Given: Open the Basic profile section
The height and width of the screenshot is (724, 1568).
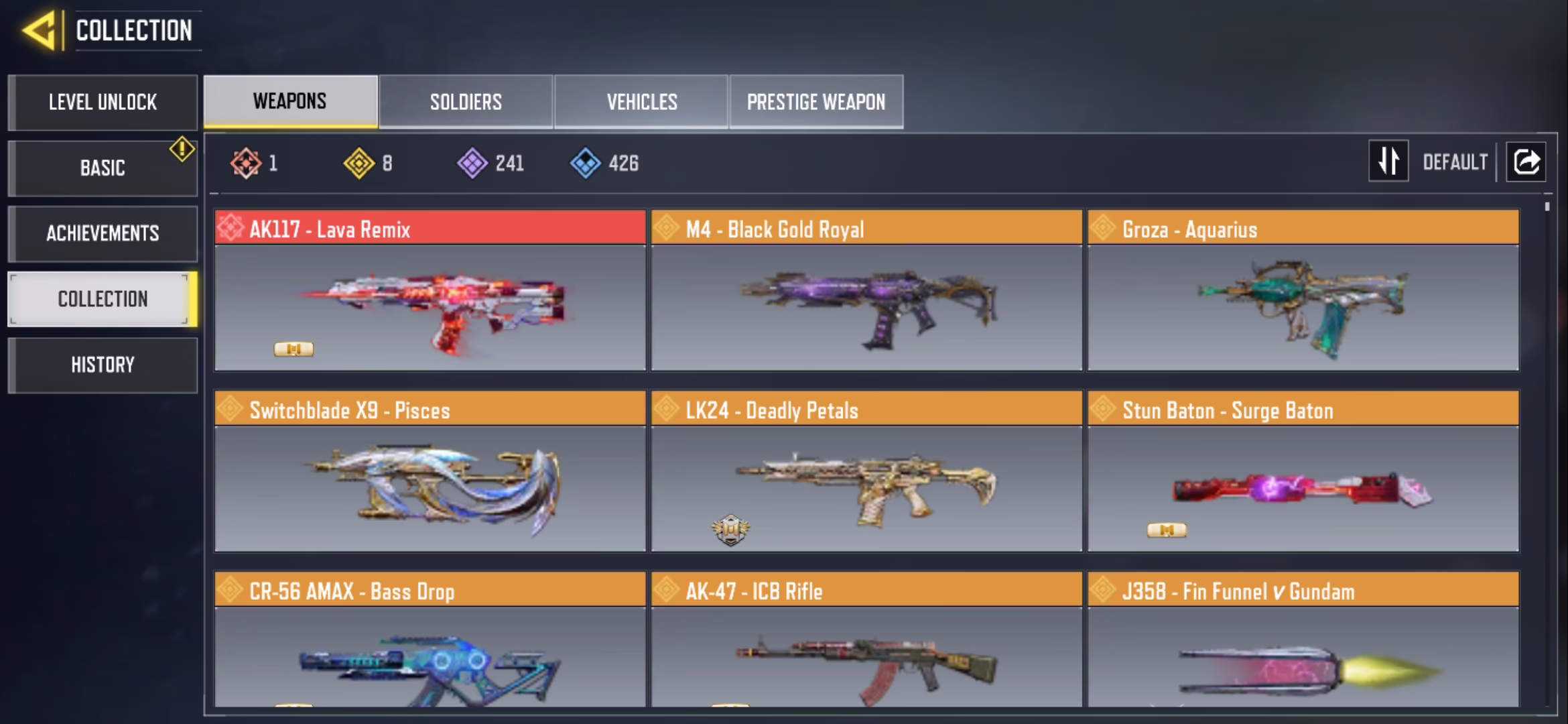Looking at the screenshot, I should (103, 168).
